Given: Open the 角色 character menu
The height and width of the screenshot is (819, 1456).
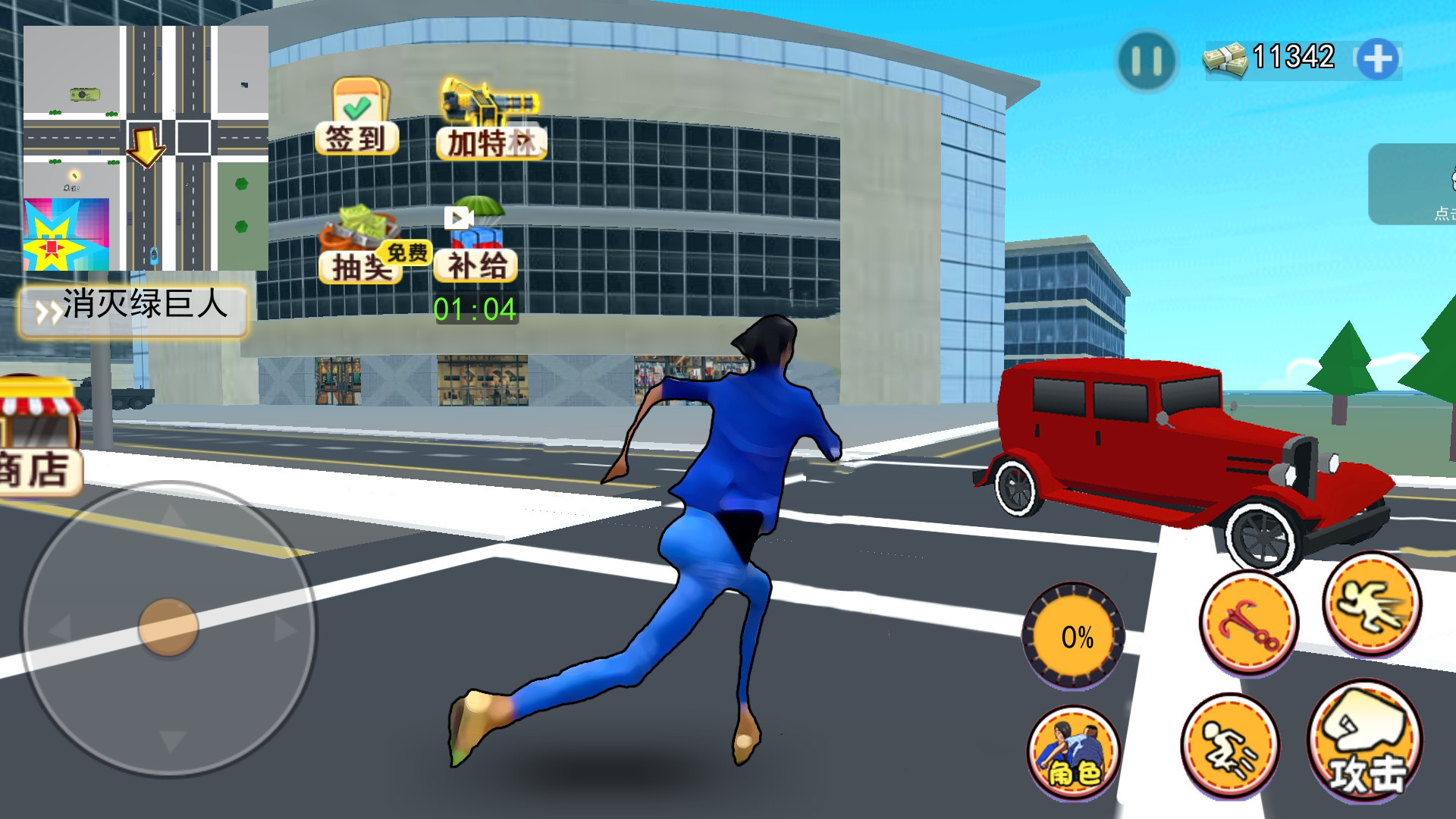Looking at the screenshot, I should 1074,752.
